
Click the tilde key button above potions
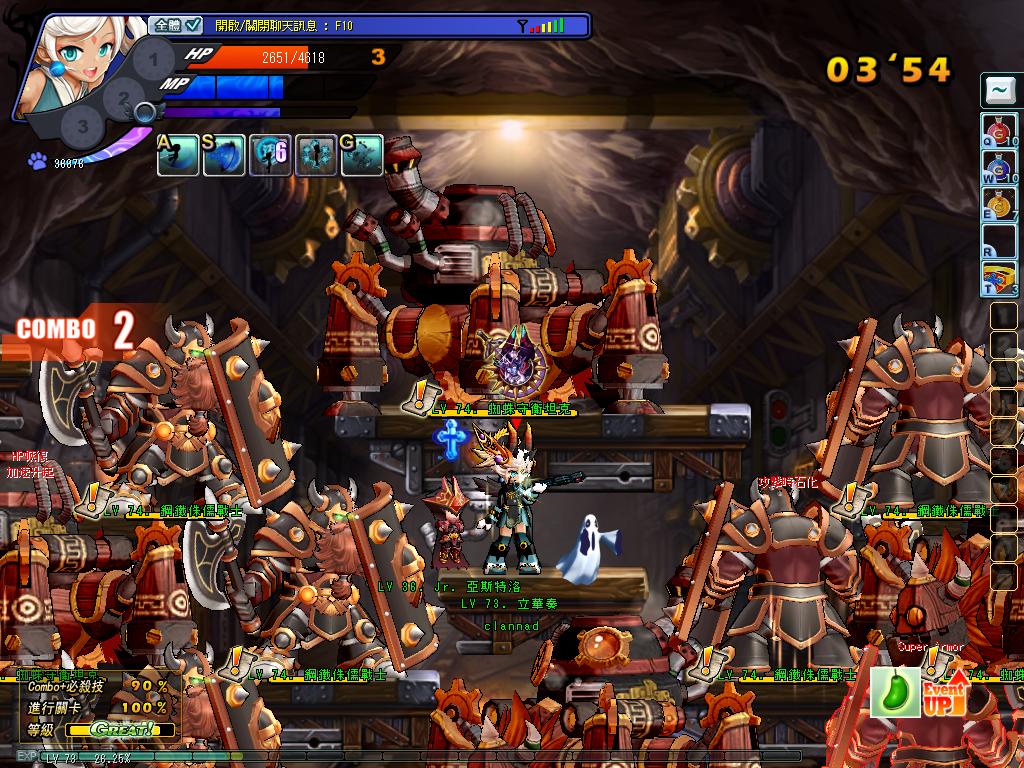999,91
